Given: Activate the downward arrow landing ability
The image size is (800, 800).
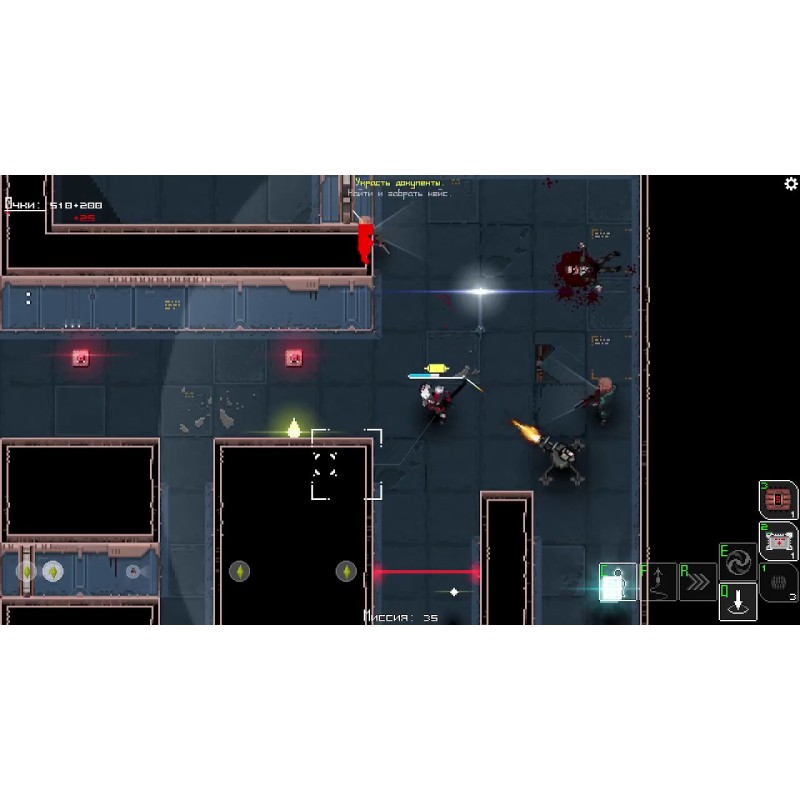Looking at the screenshot, I should [738, 602].
